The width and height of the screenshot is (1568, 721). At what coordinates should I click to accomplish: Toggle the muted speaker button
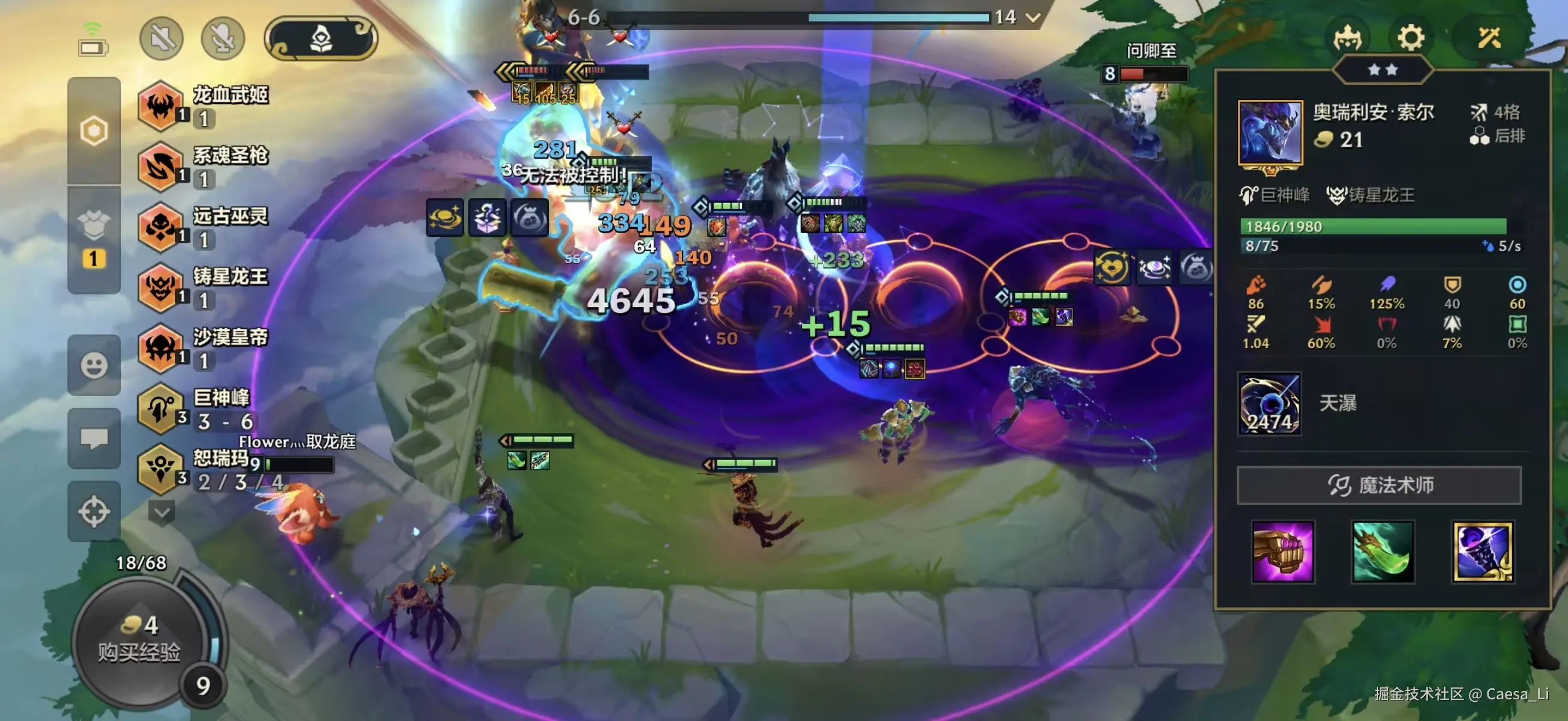coord(161,38)
